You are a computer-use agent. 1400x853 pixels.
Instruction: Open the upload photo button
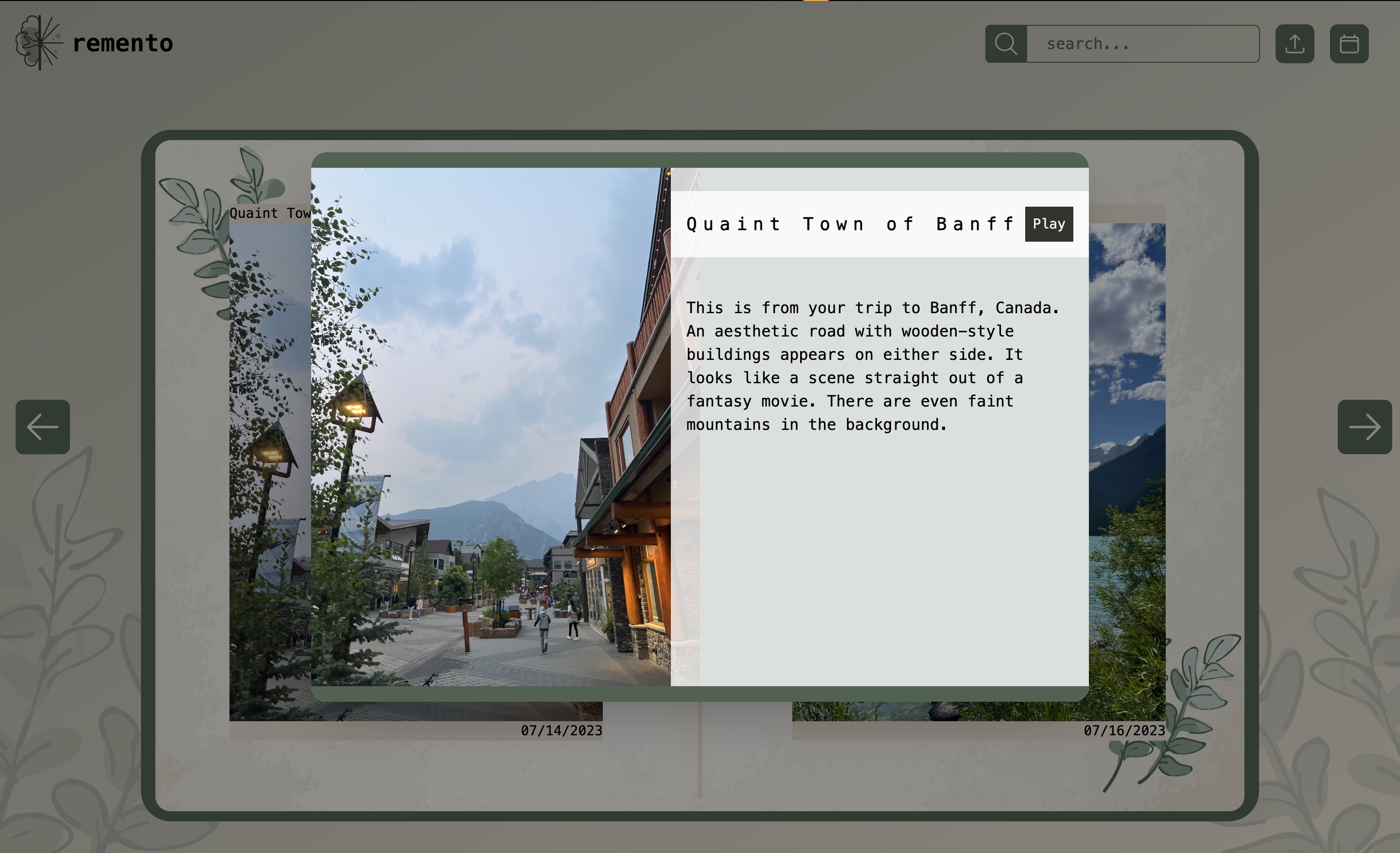pyautogui.click(x=1295, y=44)
